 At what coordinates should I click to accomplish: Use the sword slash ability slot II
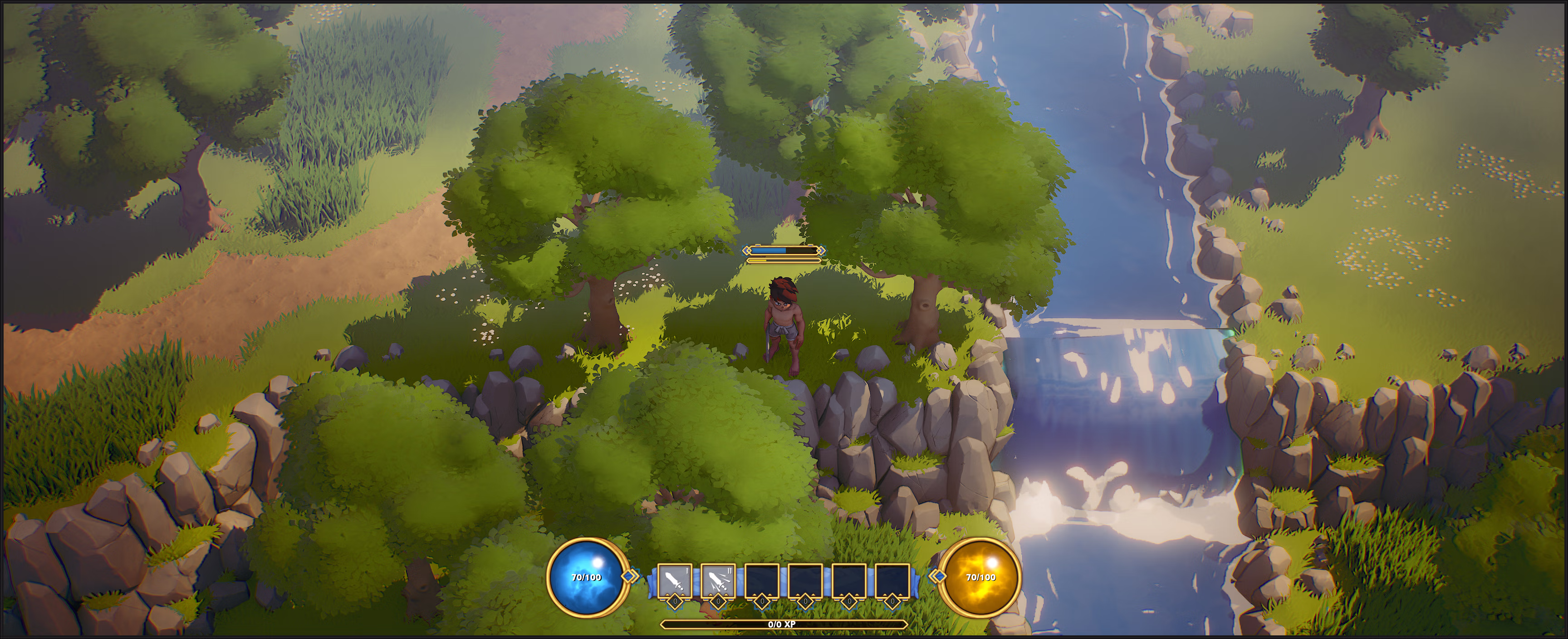point(718,581)
